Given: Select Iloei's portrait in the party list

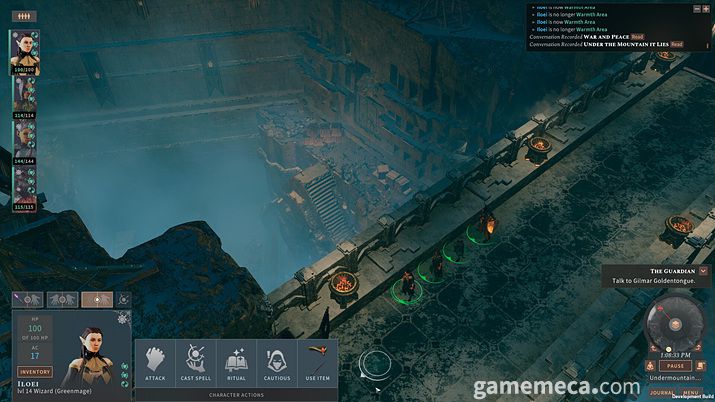Looking at the screenshot, I should click(23, 52).
